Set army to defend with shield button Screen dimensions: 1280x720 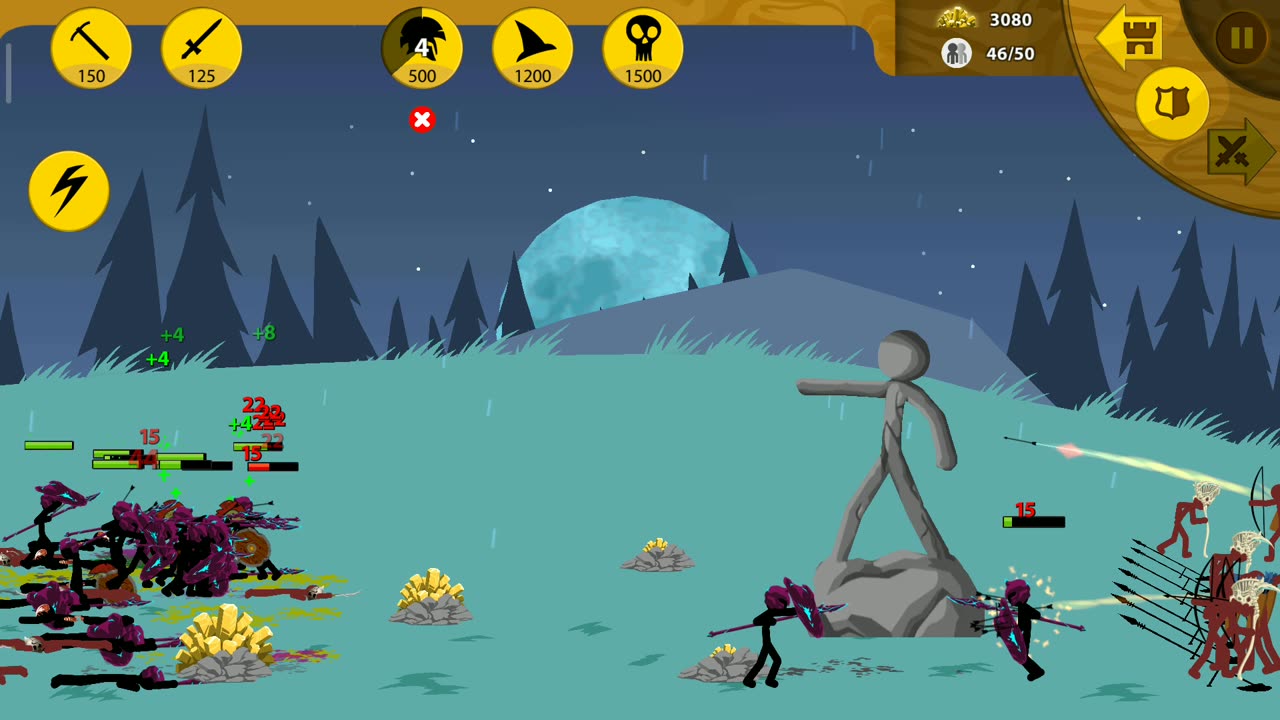[1172, 103]
